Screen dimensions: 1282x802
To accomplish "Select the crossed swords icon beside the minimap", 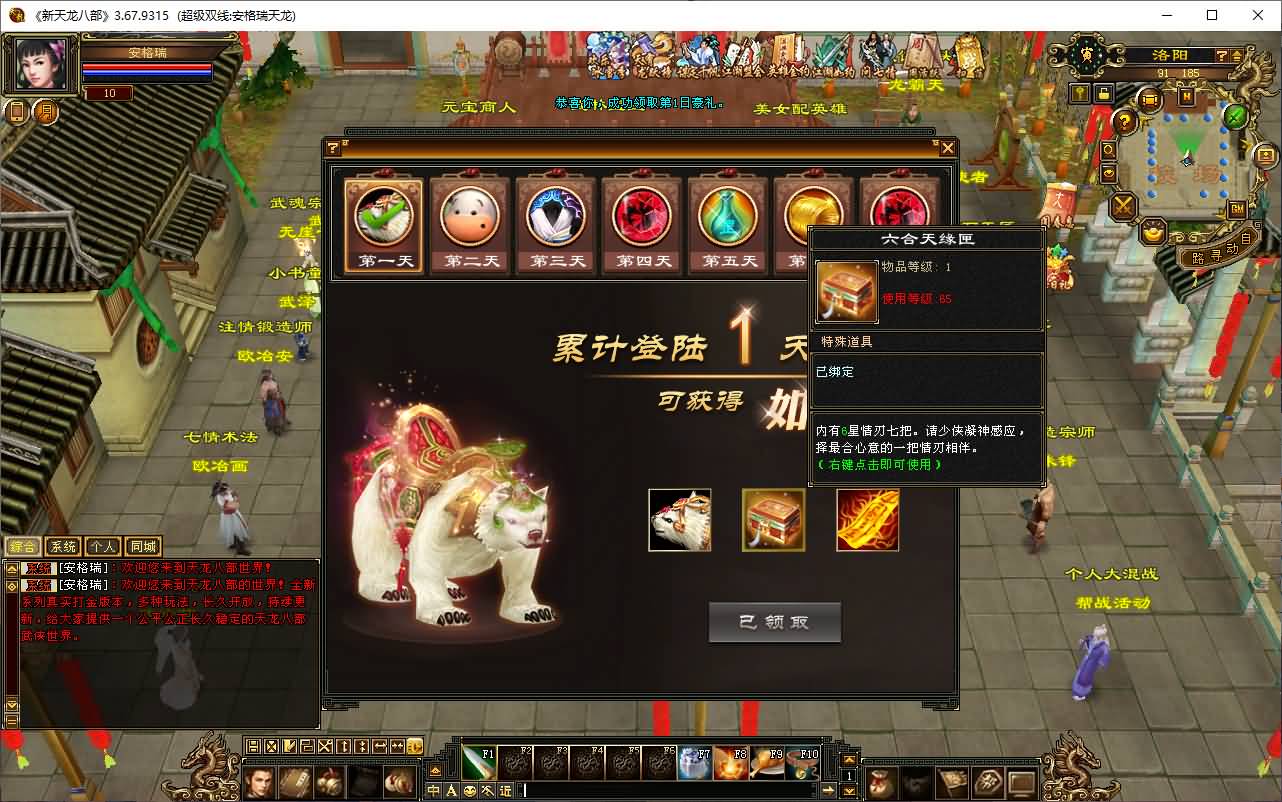I will click(1124, 206).
